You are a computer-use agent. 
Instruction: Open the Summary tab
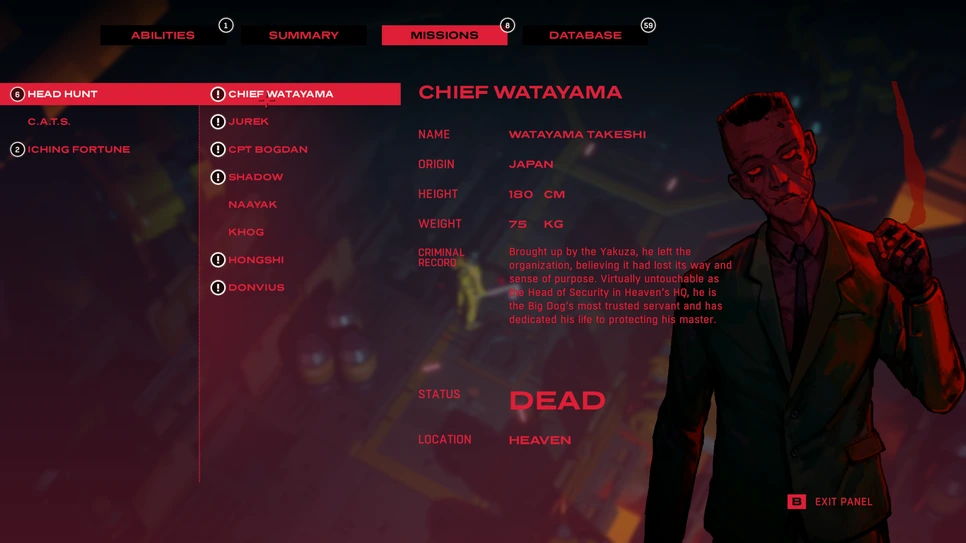point(303,35)
